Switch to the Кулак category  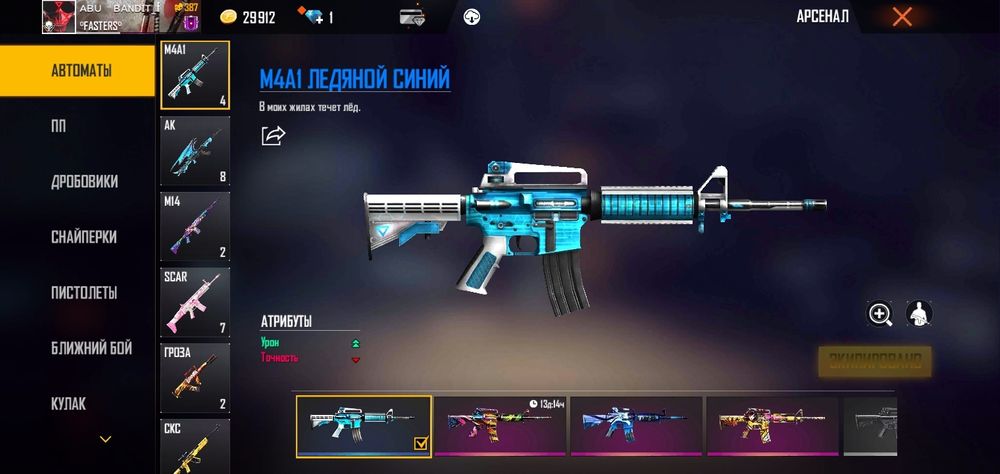coord(68,404)
